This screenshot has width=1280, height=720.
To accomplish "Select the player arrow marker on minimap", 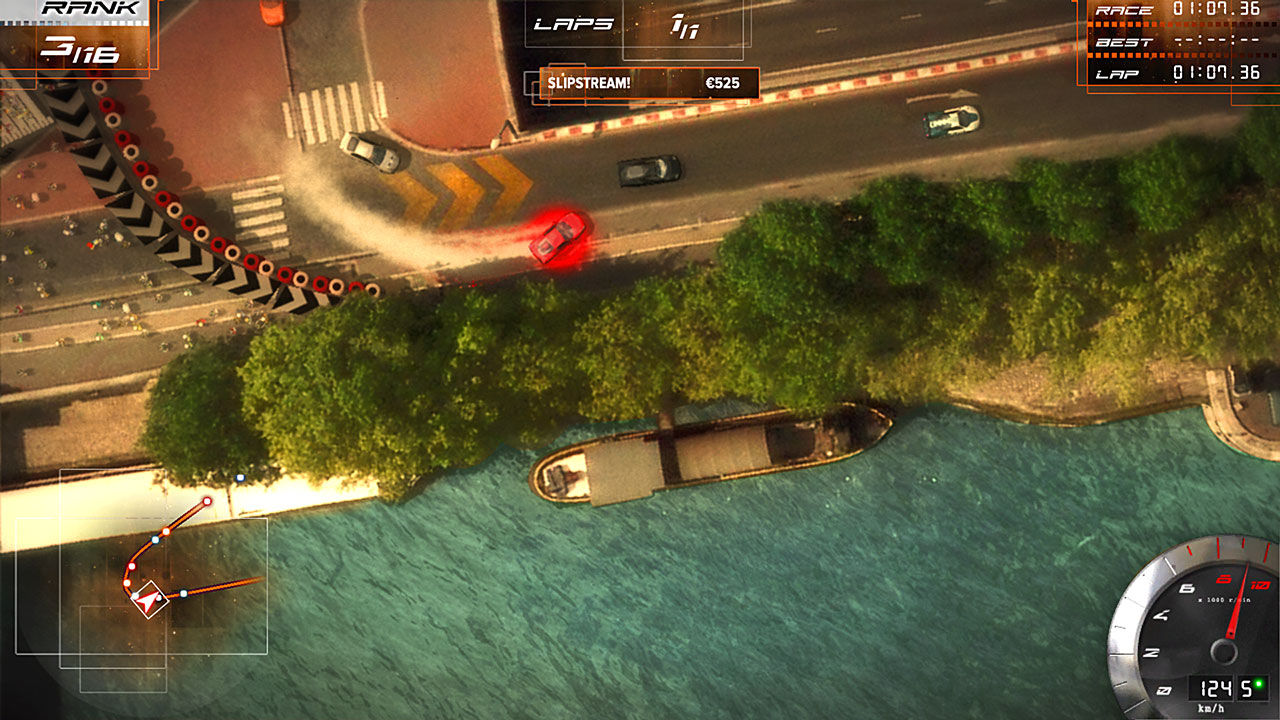I will point(149,600).
